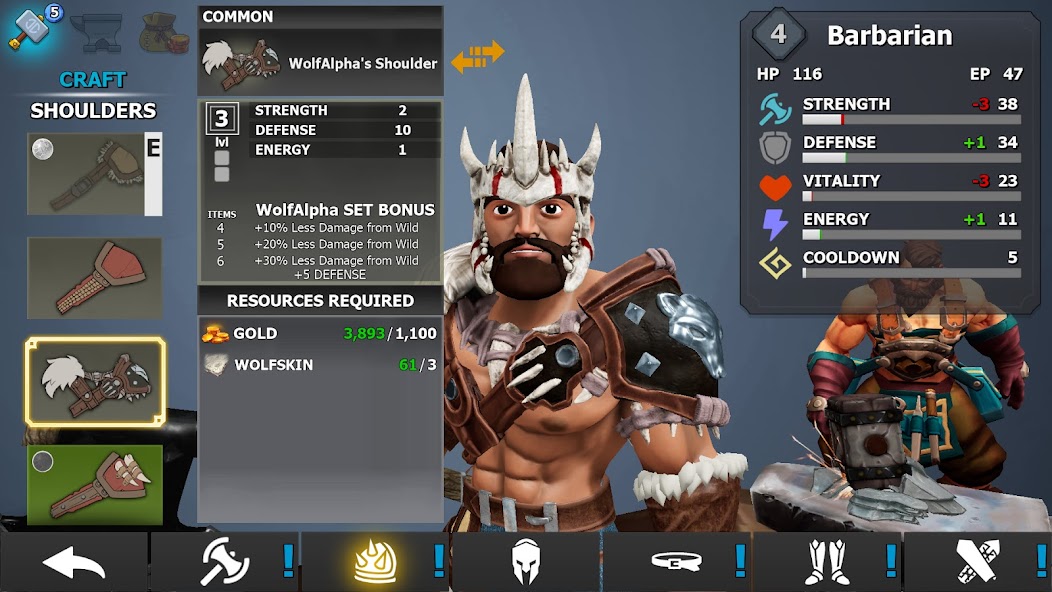This screenshot has width=1052, height=592.
Task: Open the axe weapons category
Action: point(225,563)
